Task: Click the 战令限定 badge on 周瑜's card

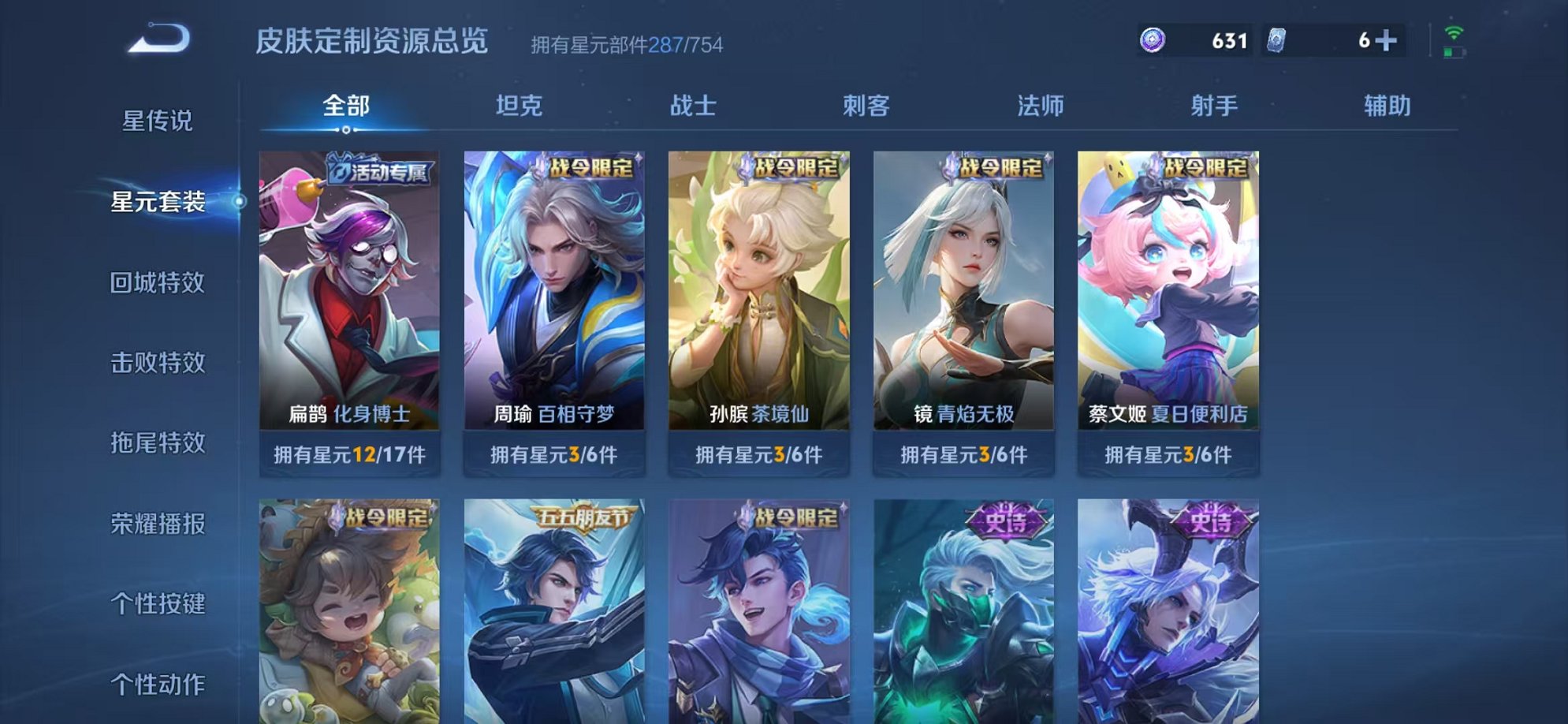Action: [589, 166]
